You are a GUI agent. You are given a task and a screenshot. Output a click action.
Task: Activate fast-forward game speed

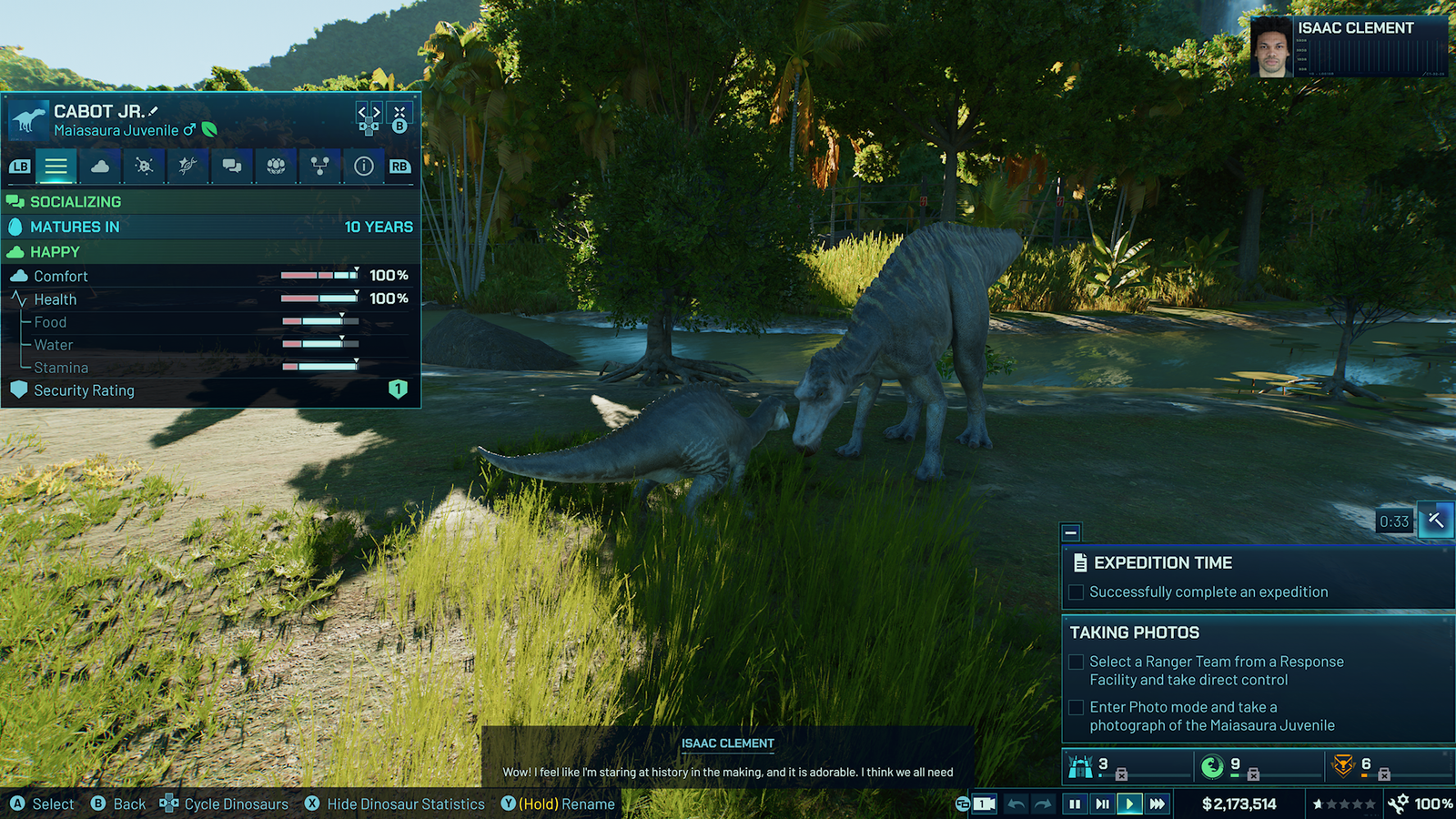(x=1157, y=804)
